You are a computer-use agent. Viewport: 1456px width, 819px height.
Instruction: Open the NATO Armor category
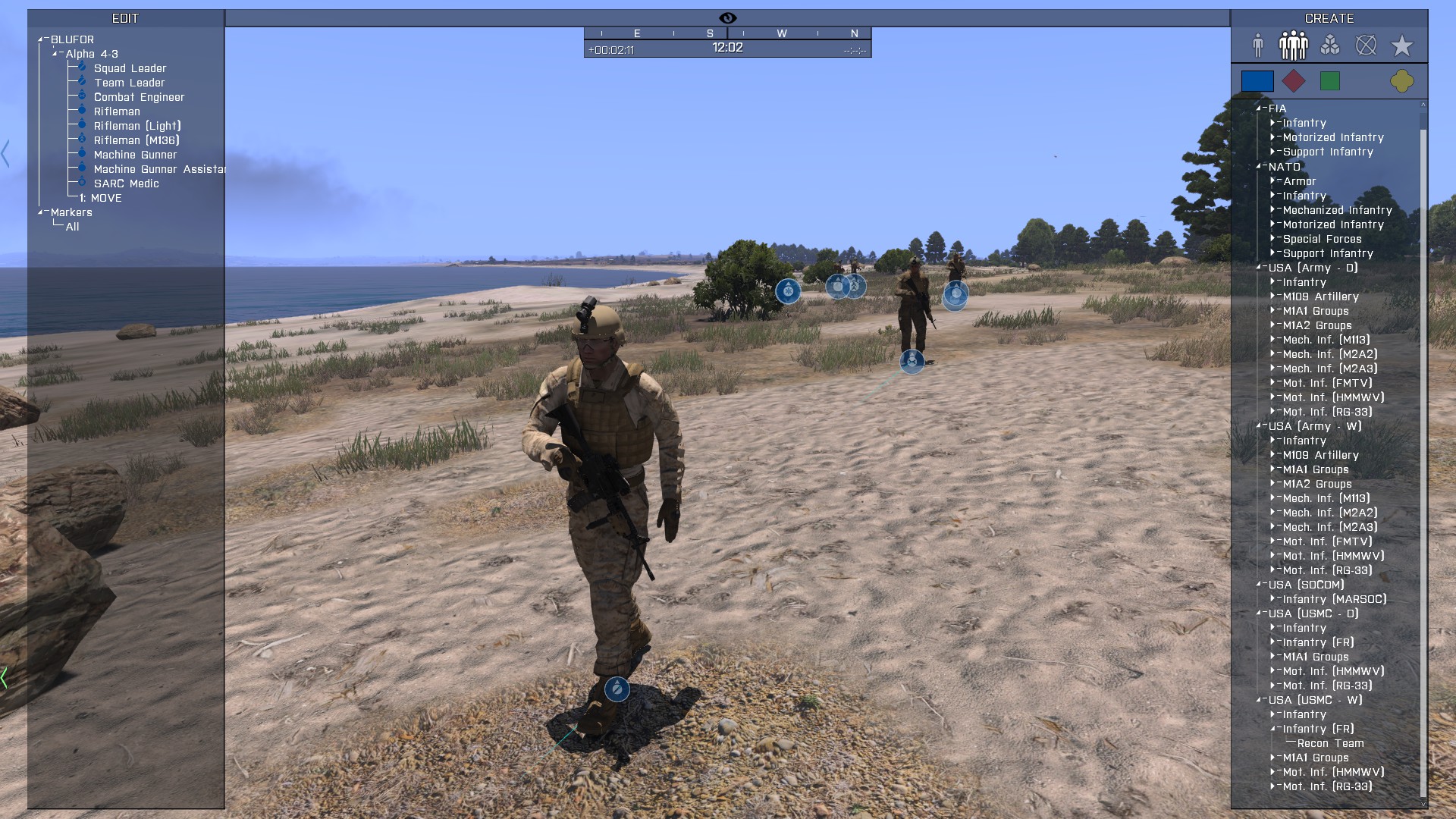pyautogui.click(x=1272, y=181)
